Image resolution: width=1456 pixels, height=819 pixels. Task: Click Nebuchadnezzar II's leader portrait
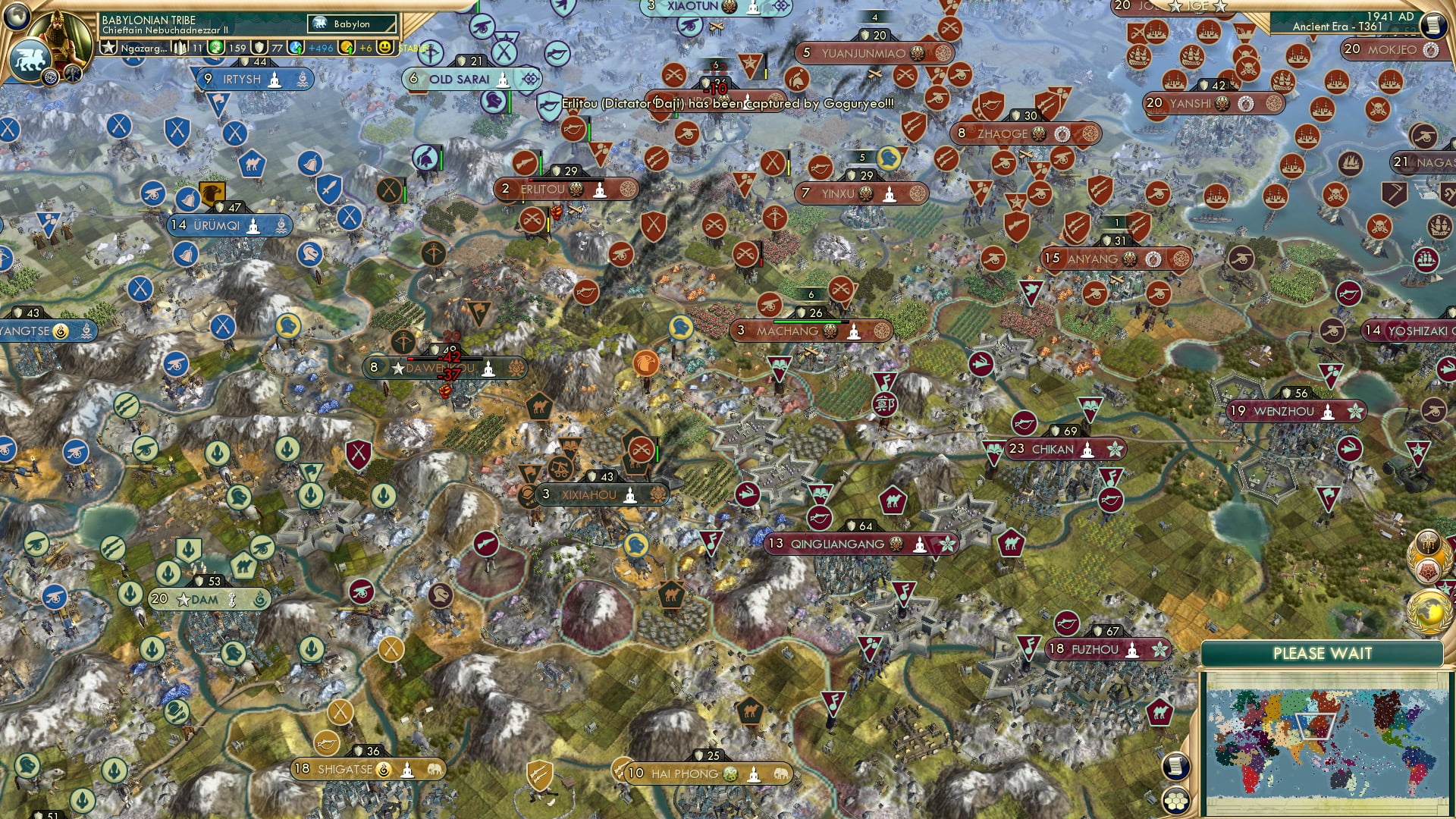(x=61, y=32)
